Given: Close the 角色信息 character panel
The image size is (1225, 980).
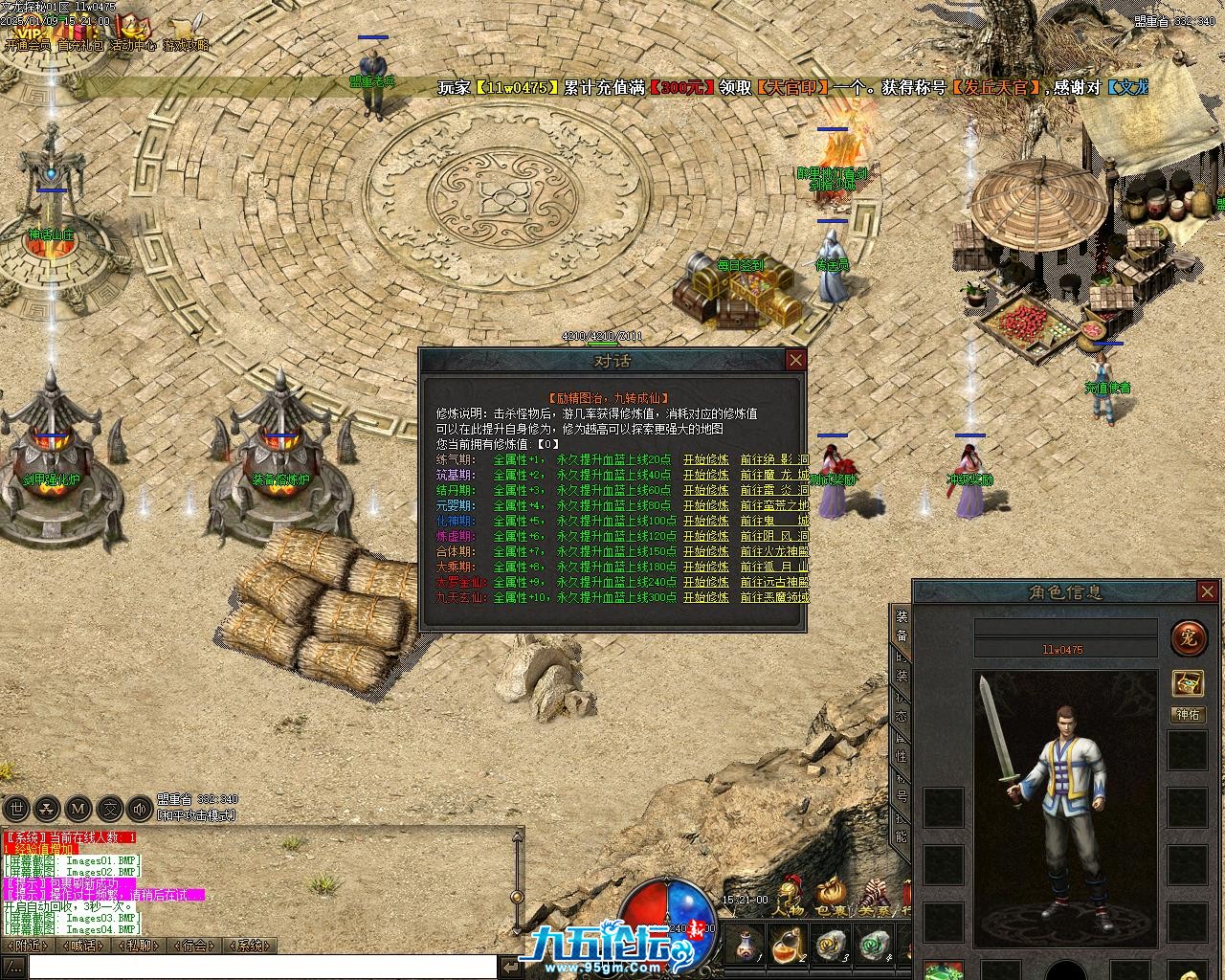Looking at the screenshot, I should [x=1208, y=592].
